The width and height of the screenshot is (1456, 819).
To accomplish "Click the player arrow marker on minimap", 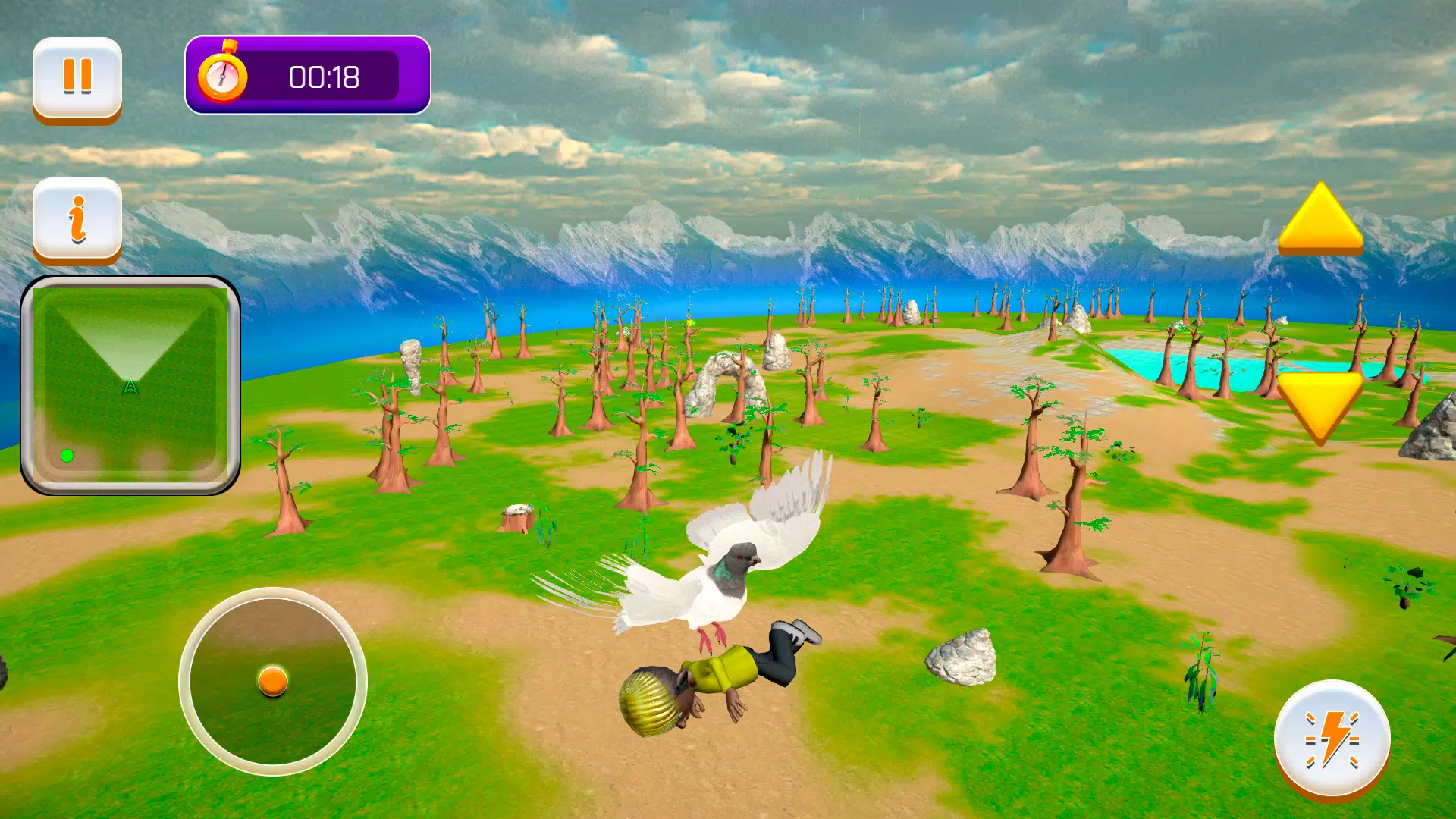I will tap(131, 384).
